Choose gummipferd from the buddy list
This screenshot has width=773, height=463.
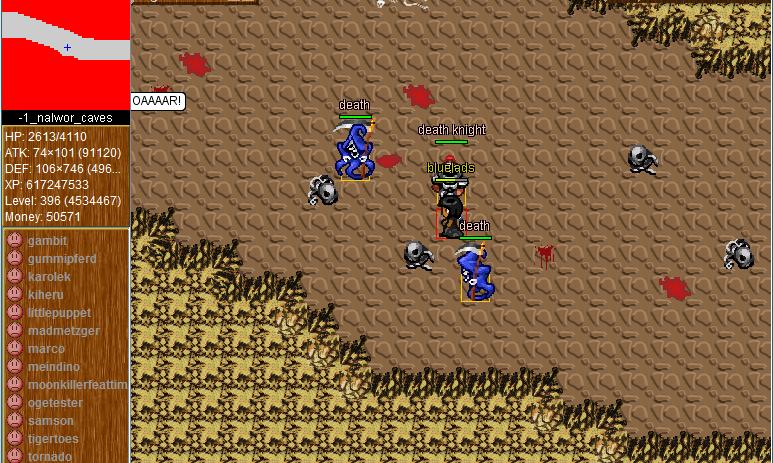click(61, 259)
